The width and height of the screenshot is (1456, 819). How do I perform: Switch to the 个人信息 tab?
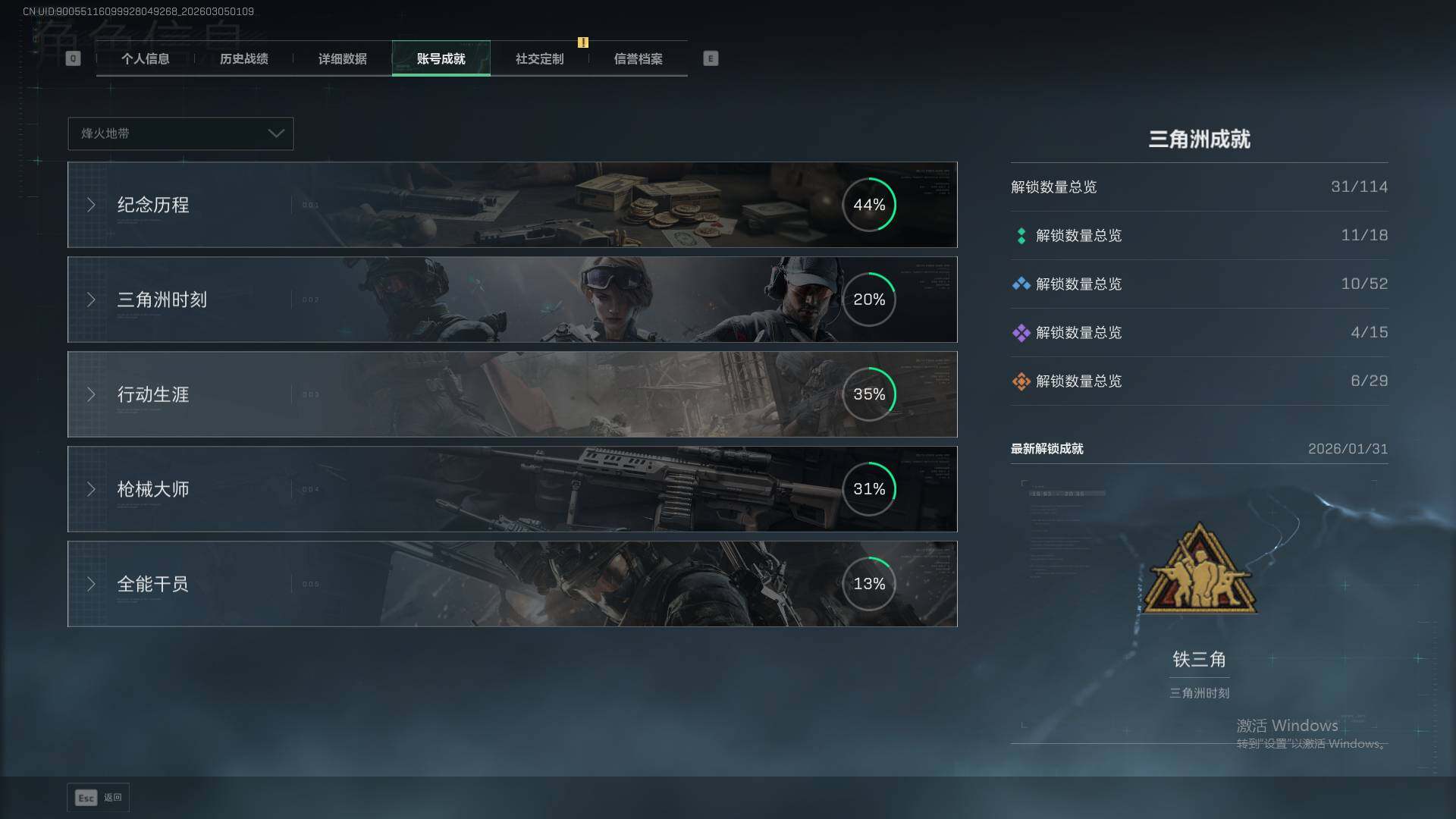pyautogui.click(x=145, y=59)
